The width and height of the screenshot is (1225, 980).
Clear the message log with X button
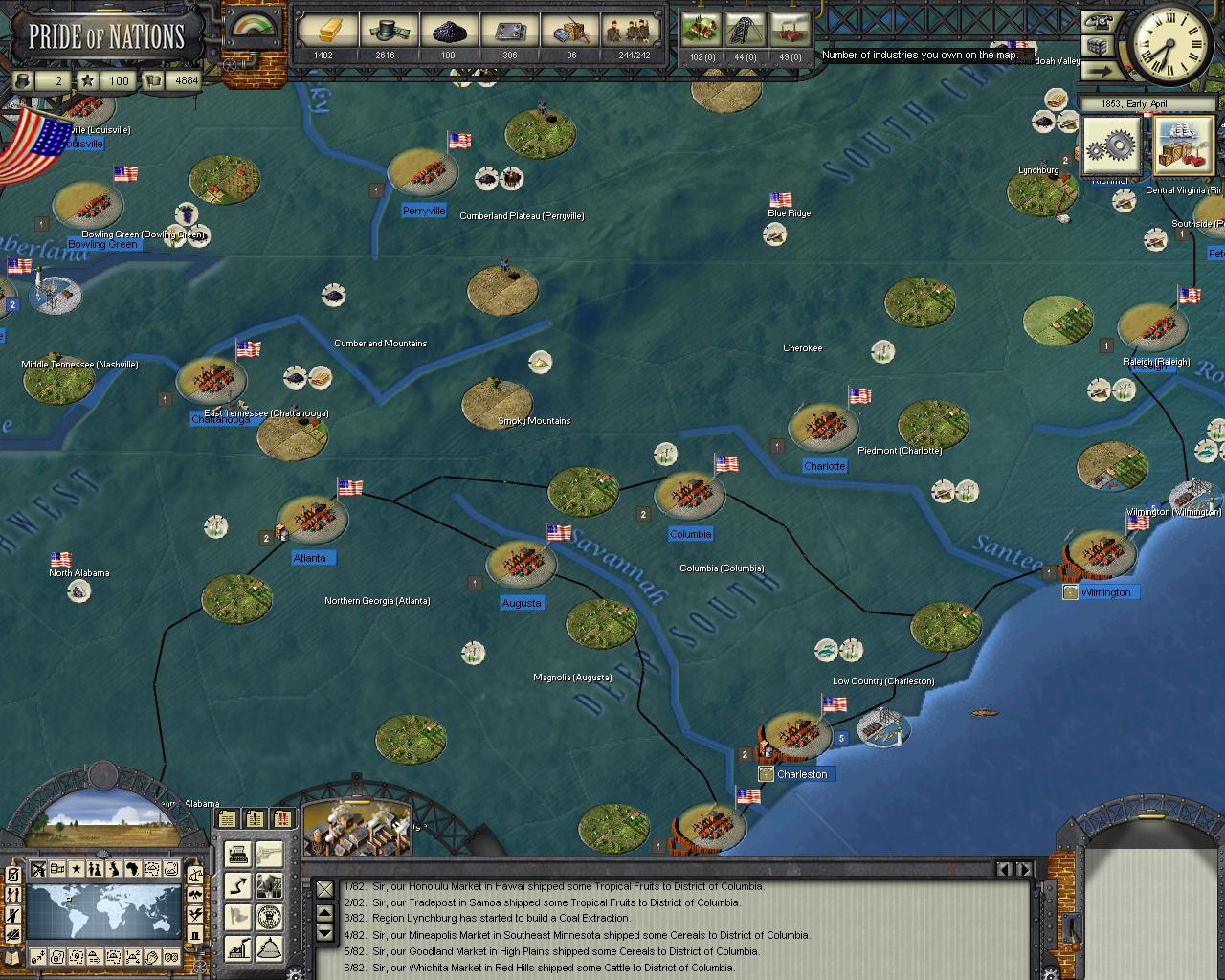[325, 890]
